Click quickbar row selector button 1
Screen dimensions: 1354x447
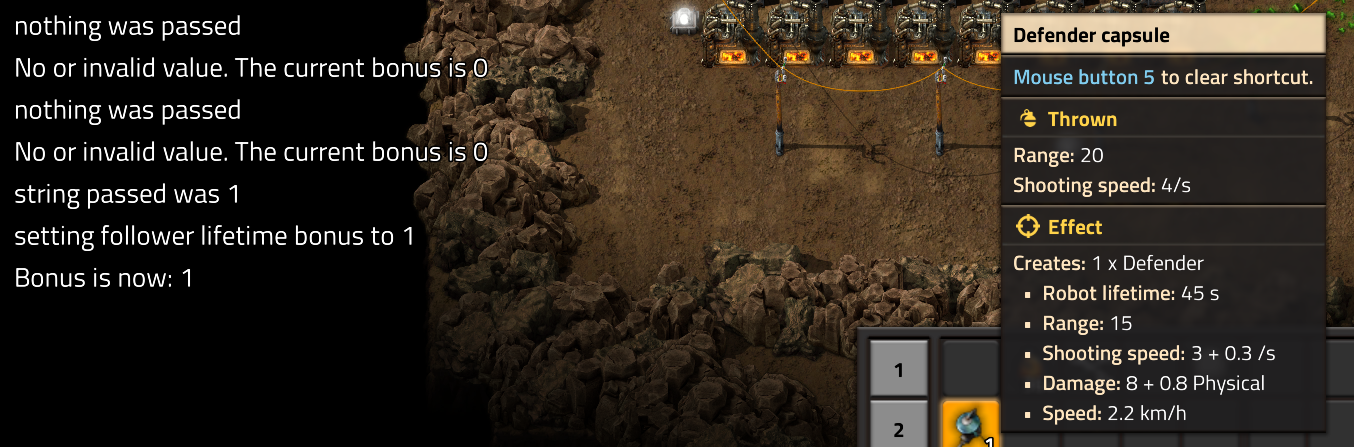898,369
